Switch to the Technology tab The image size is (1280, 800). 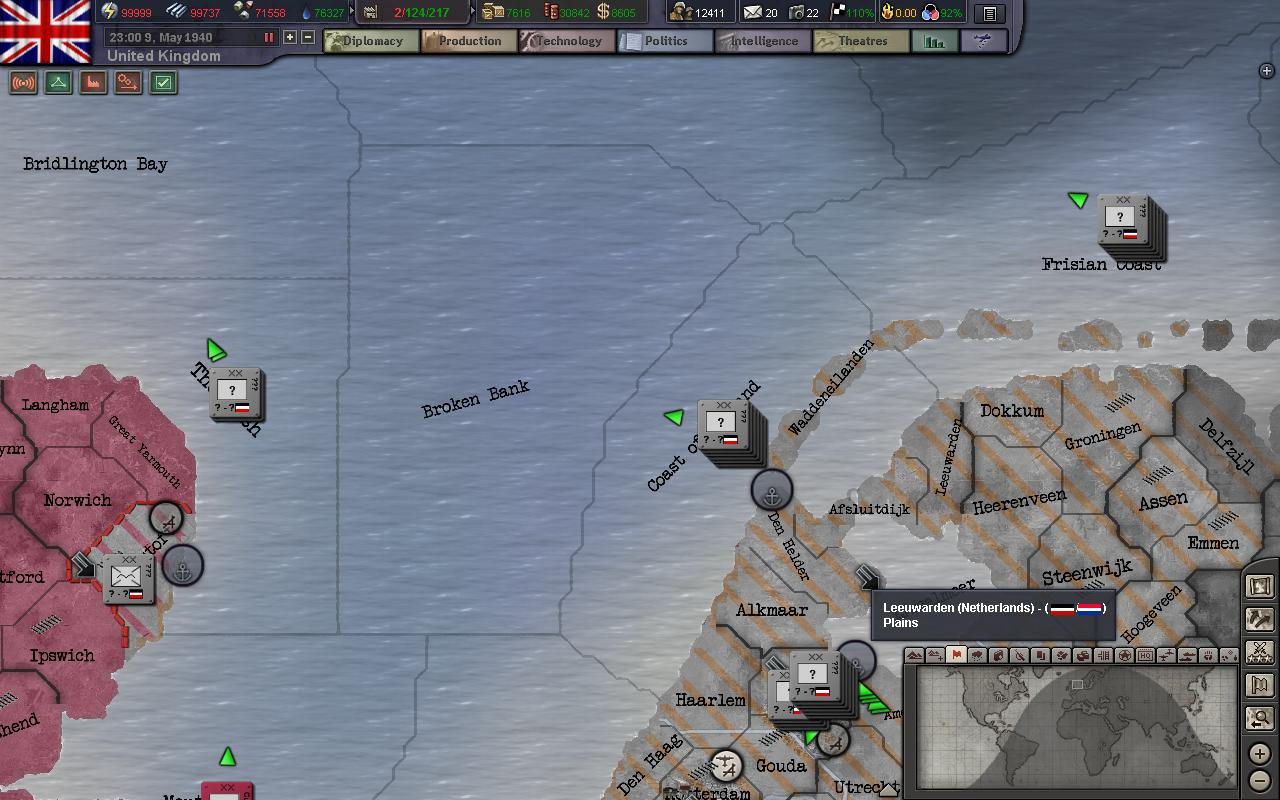pos(567,41)
